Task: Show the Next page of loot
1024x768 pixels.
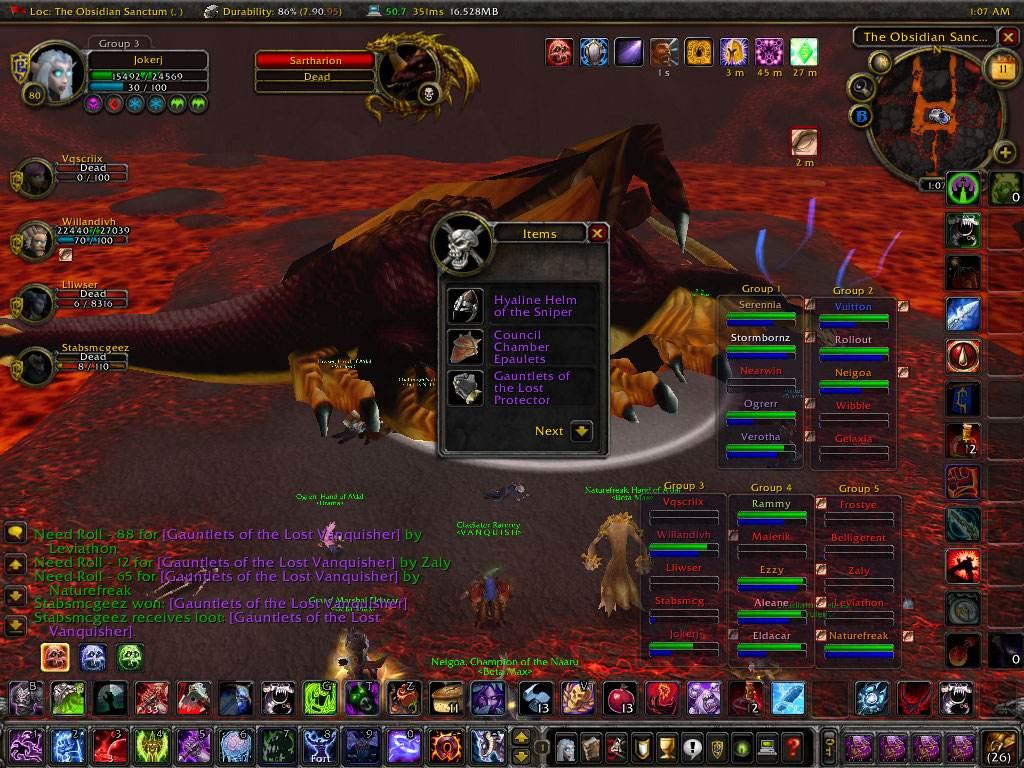Action: 582,431
